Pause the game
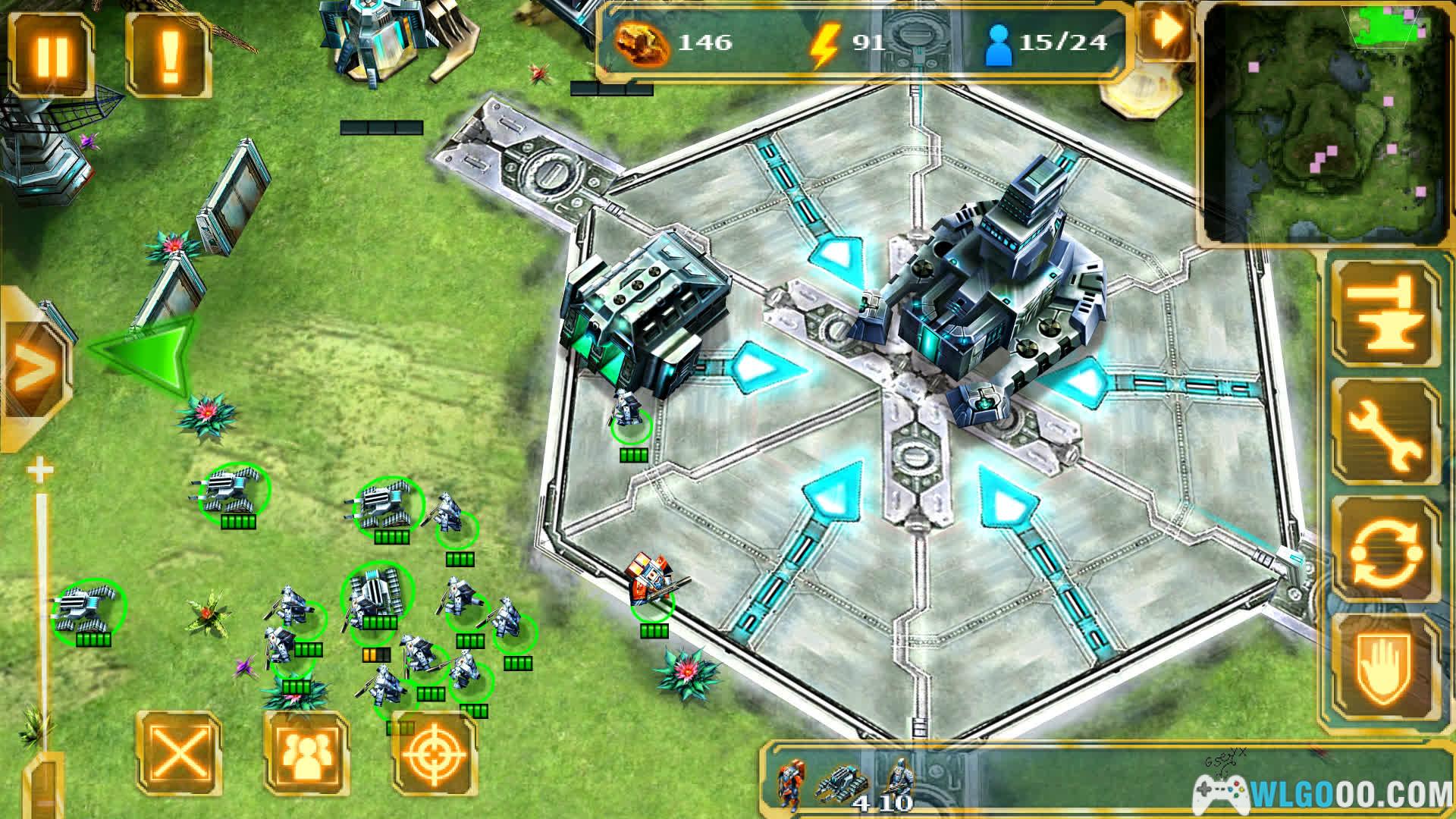Screen dimensions: 1456x819 [52, 55]
